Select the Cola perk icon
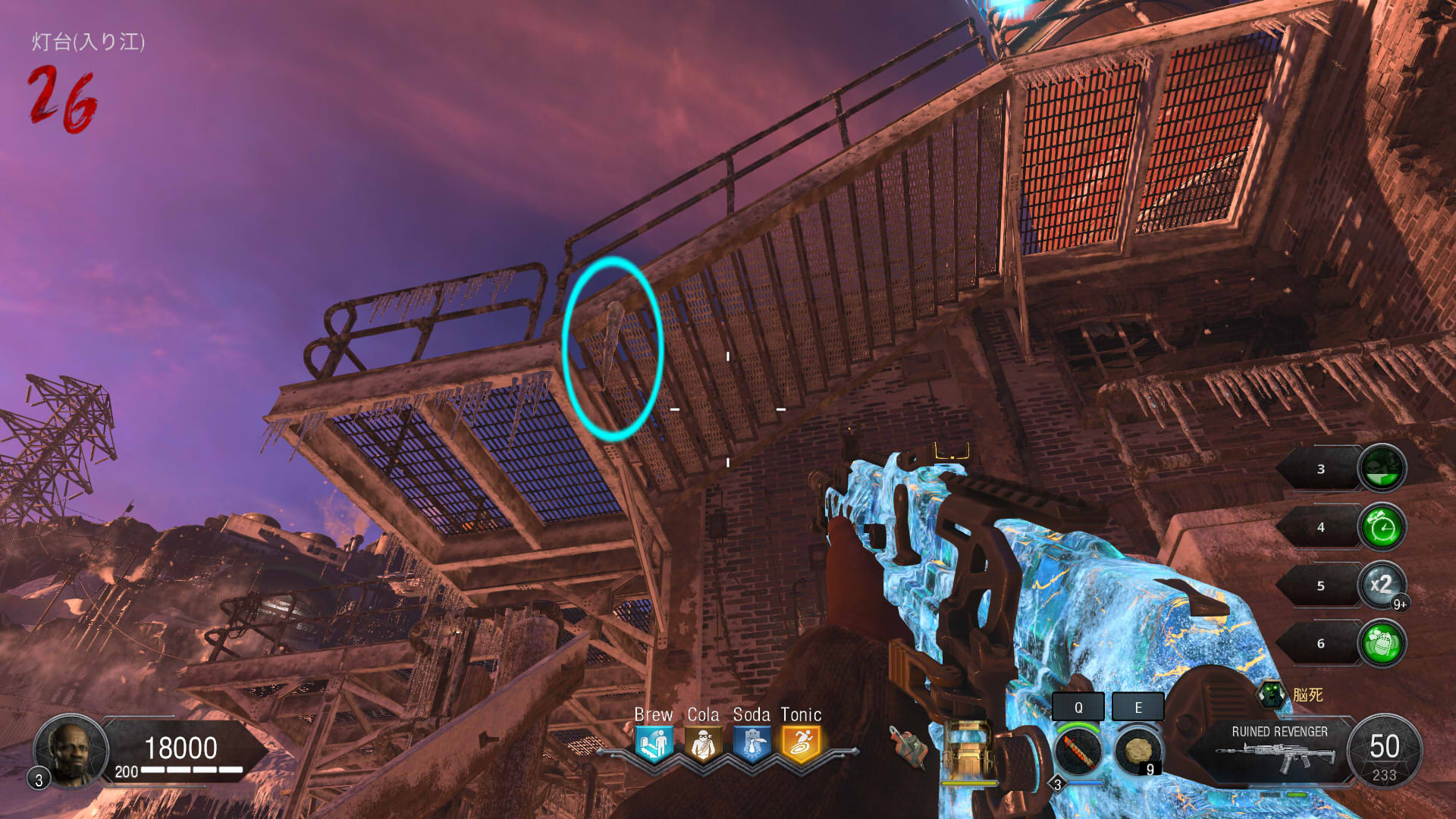The height and width of the screenshot is (819, 1456). pyautogui.click(x=703, y=744)
